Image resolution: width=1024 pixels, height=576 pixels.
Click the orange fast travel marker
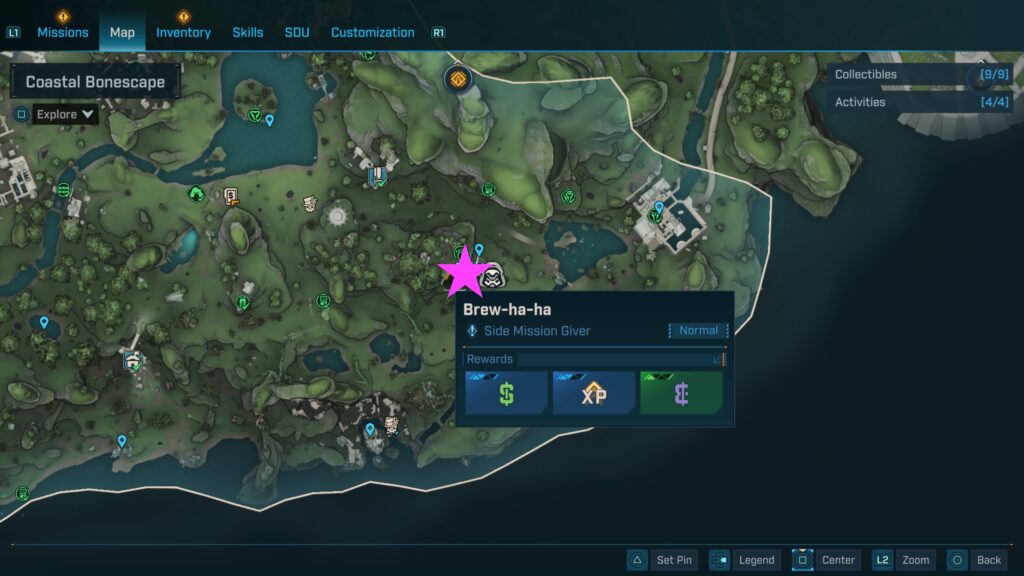point(458,78)
